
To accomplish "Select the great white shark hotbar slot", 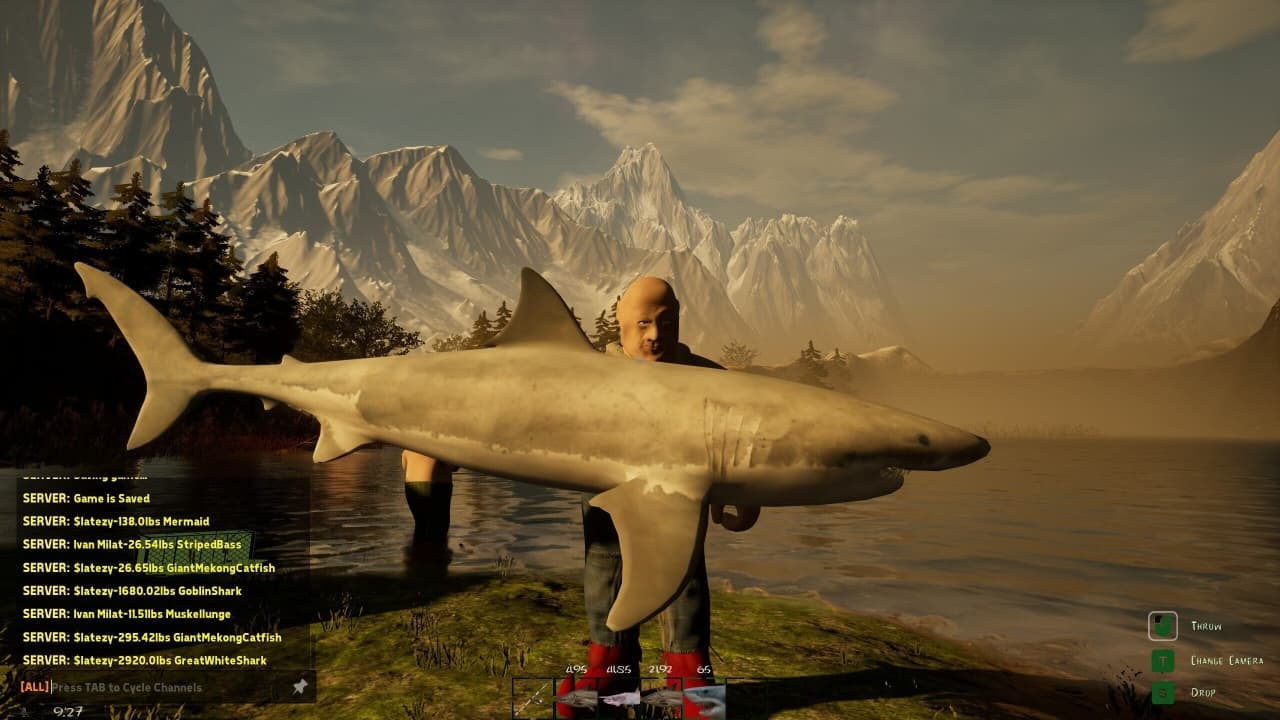I will click(704, 698).
